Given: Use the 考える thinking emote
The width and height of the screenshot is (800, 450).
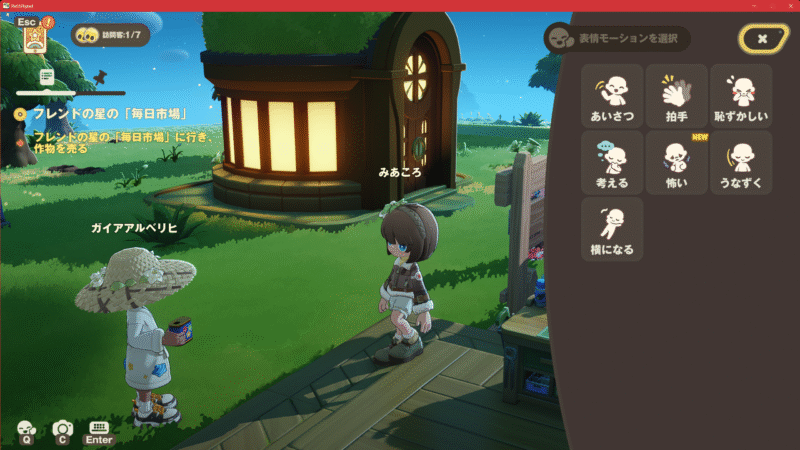Looking at the screenshot, I should coord(611,162).
